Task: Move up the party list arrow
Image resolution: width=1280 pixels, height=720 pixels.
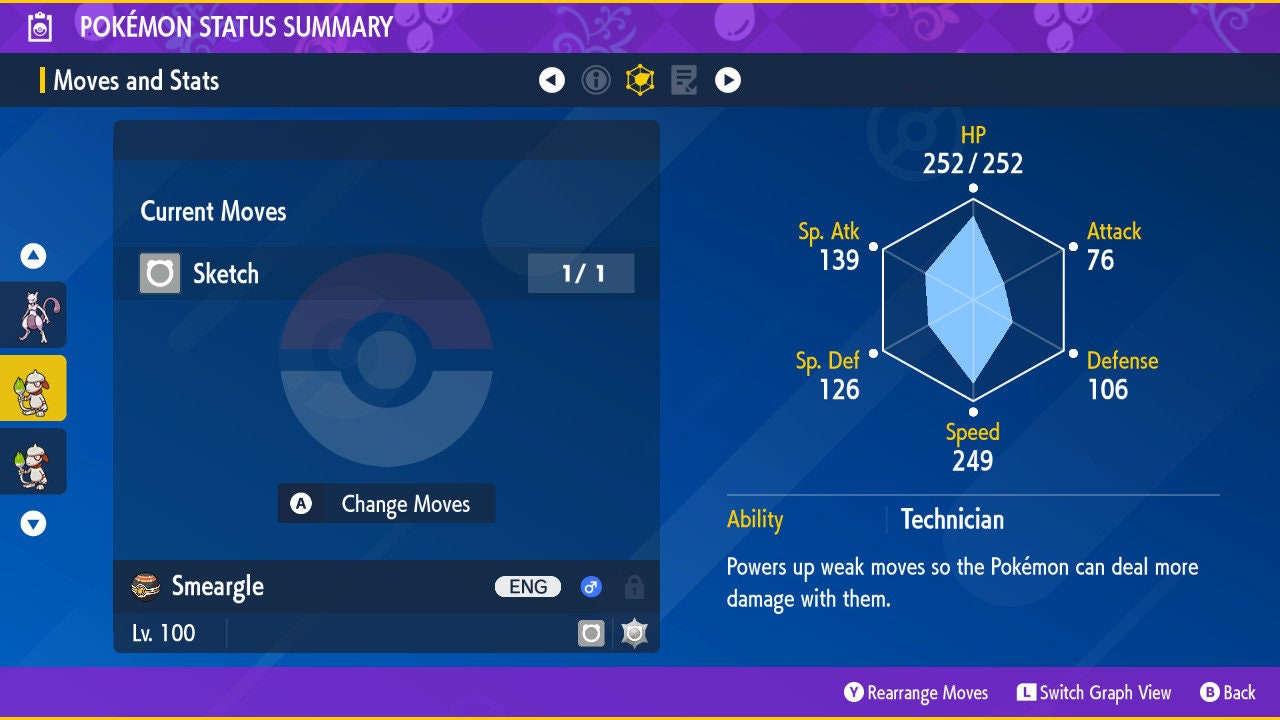Action: (x=33, y=257)
